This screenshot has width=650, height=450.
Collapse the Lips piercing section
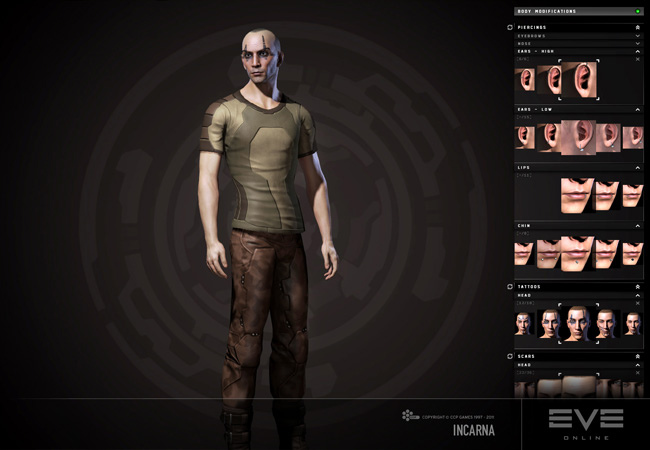click(637, 167)
